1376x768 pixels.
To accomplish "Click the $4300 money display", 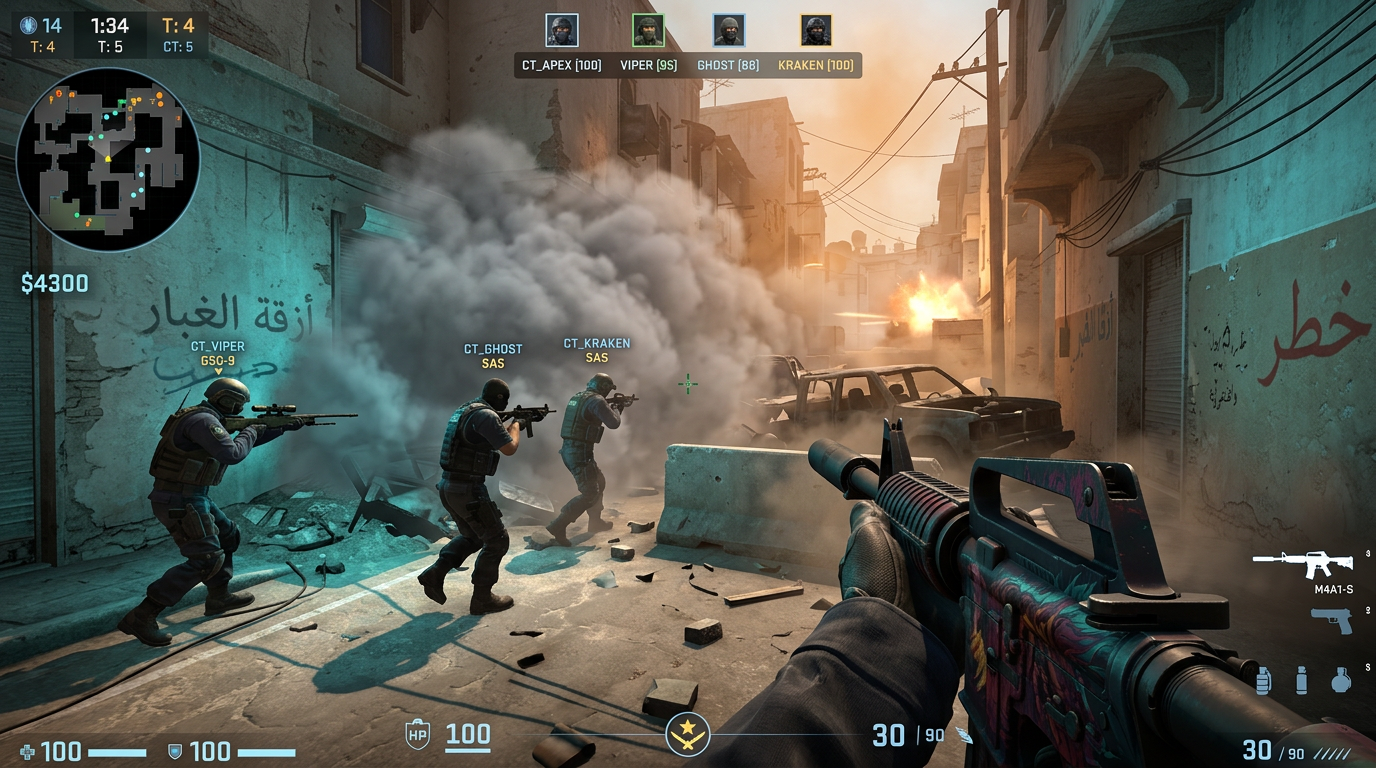I will (55, 283).
